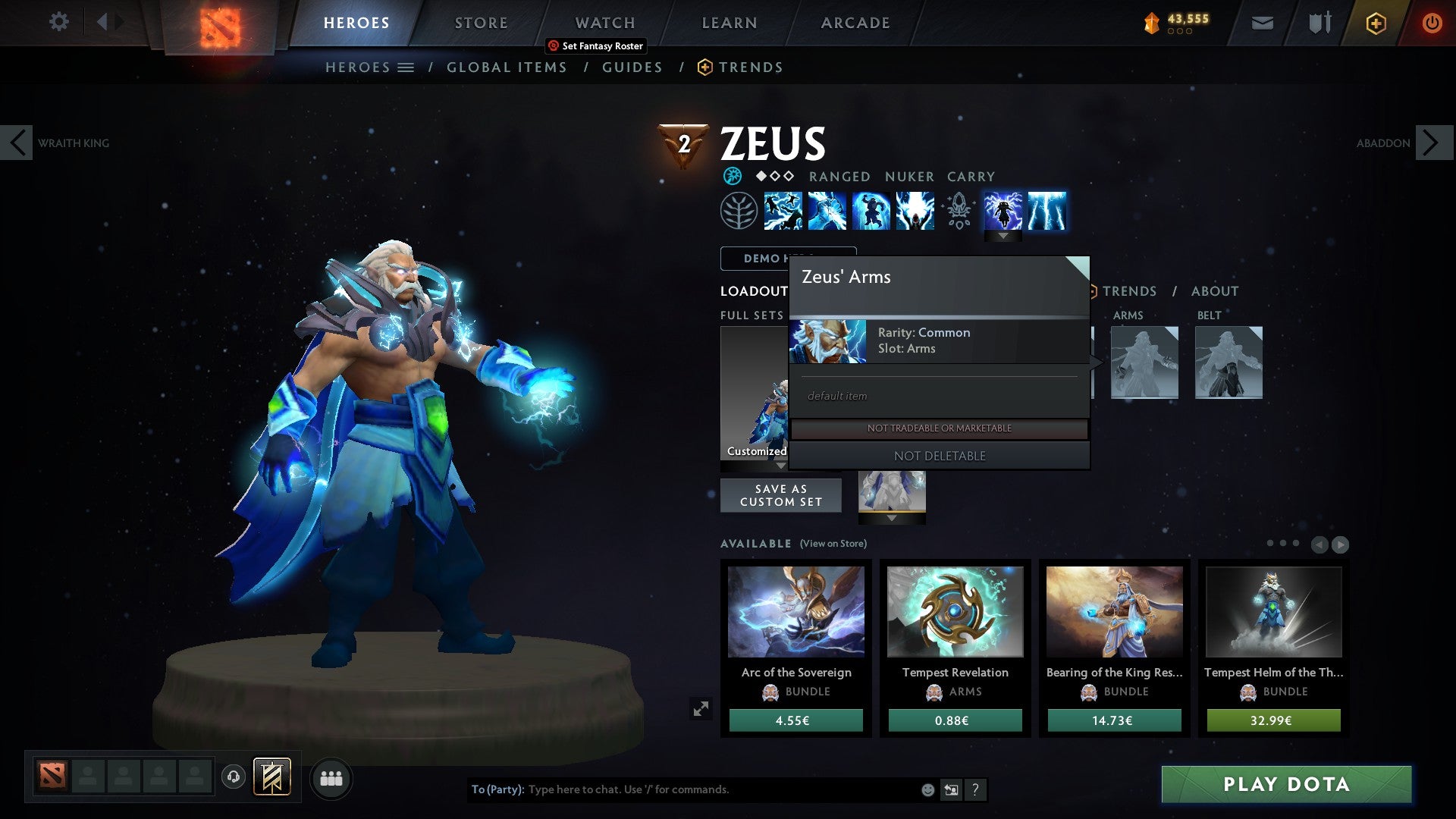Click the friends list icon near chat
This screenshot has width=1456, height=819.
tap(331, 778)
